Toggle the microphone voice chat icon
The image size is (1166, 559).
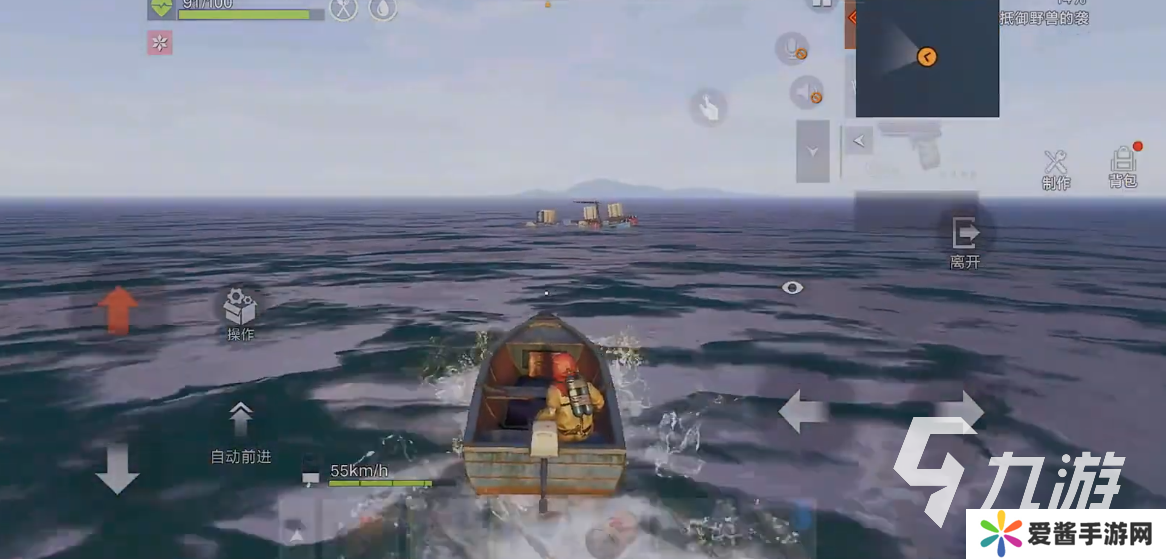[x=793, y=49]
